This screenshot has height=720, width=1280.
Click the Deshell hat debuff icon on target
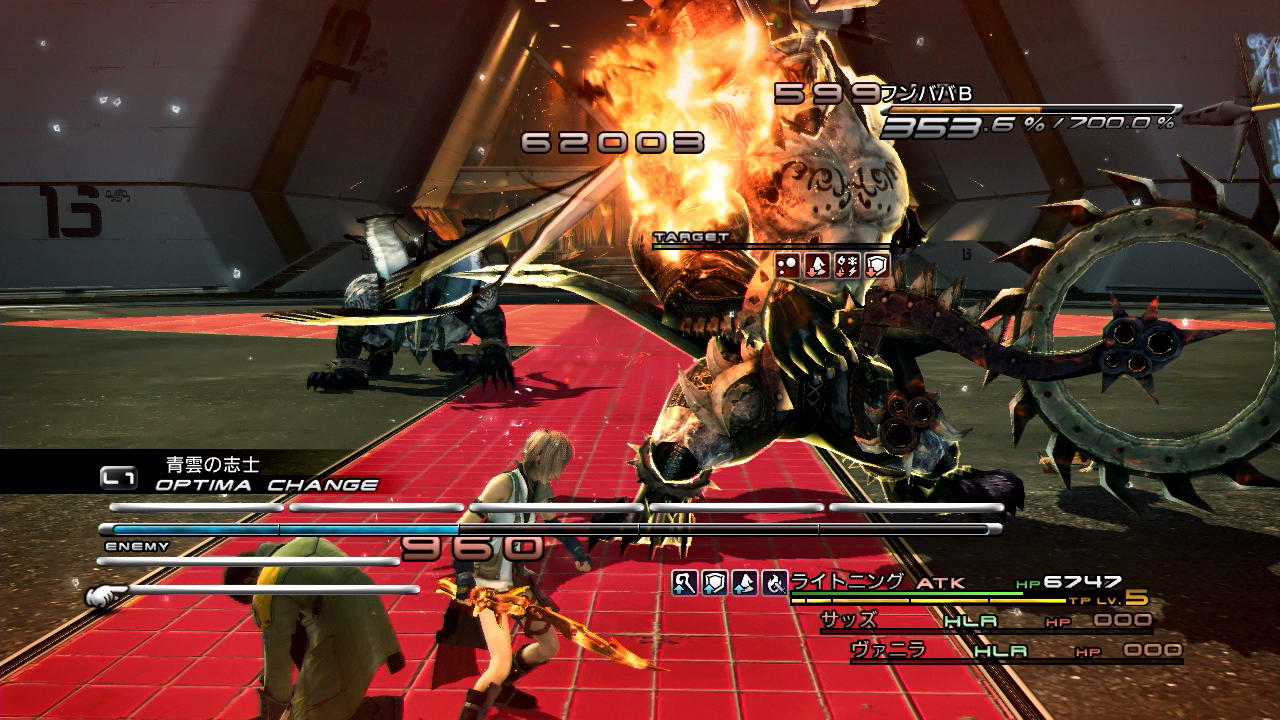pos(818,265)
